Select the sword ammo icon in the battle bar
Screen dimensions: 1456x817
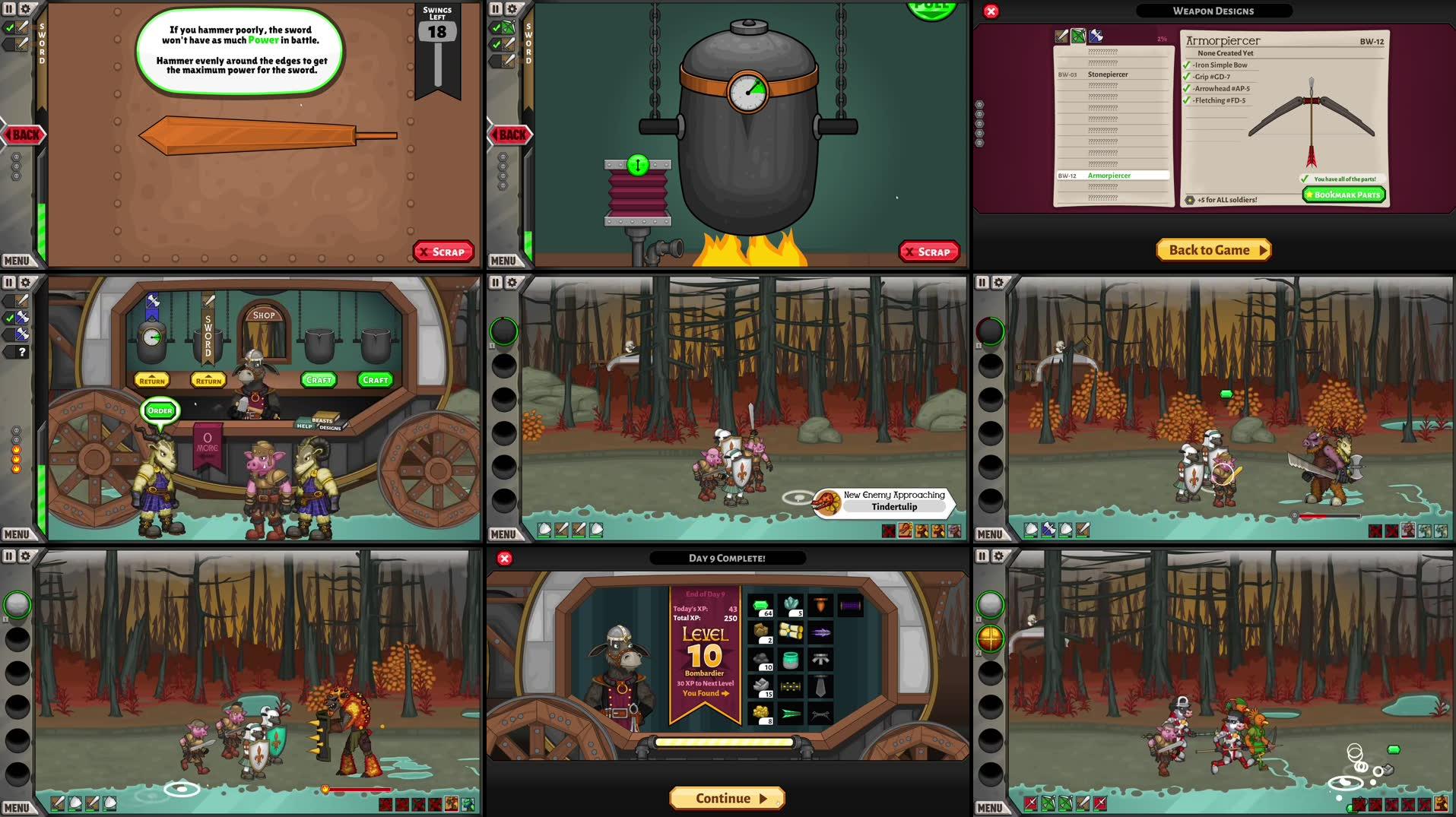tap(562, 530)
